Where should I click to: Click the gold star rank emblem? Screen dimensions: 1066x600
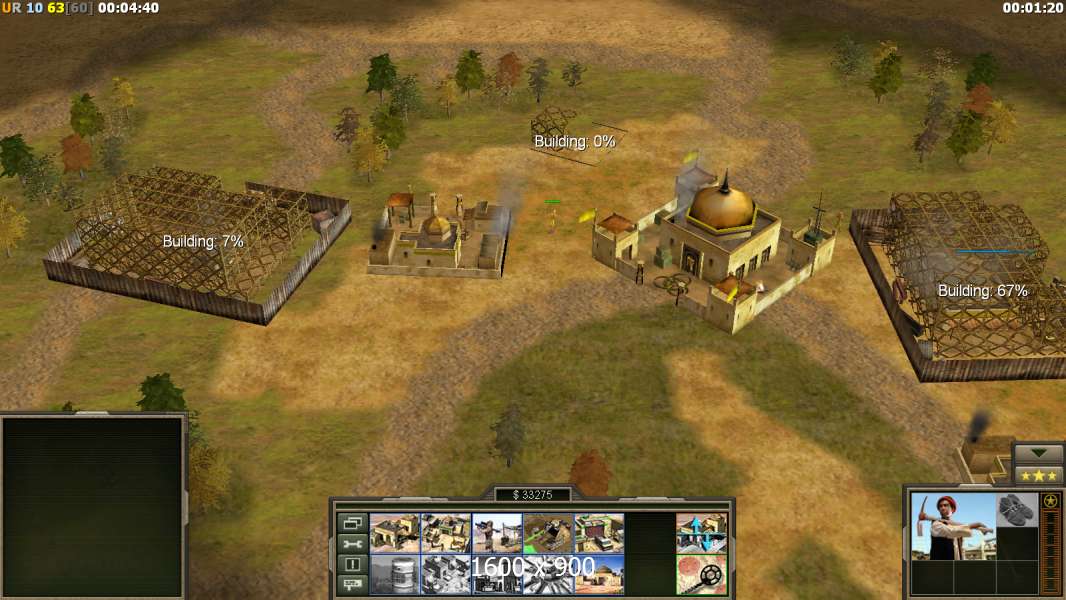[1050, 500]
